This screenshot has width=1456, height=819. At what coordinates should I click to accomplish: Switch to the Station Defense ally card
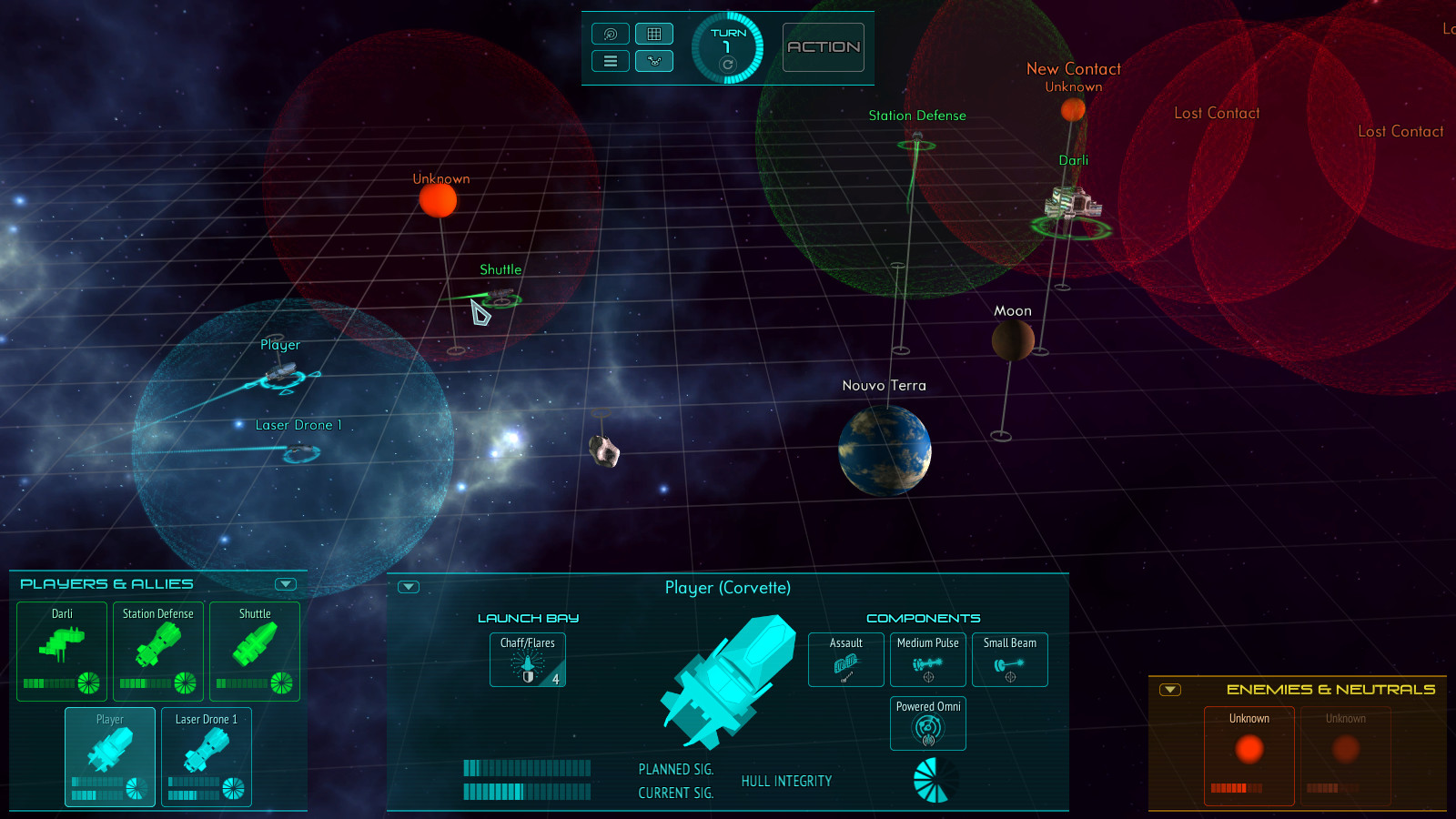[157, 651]
